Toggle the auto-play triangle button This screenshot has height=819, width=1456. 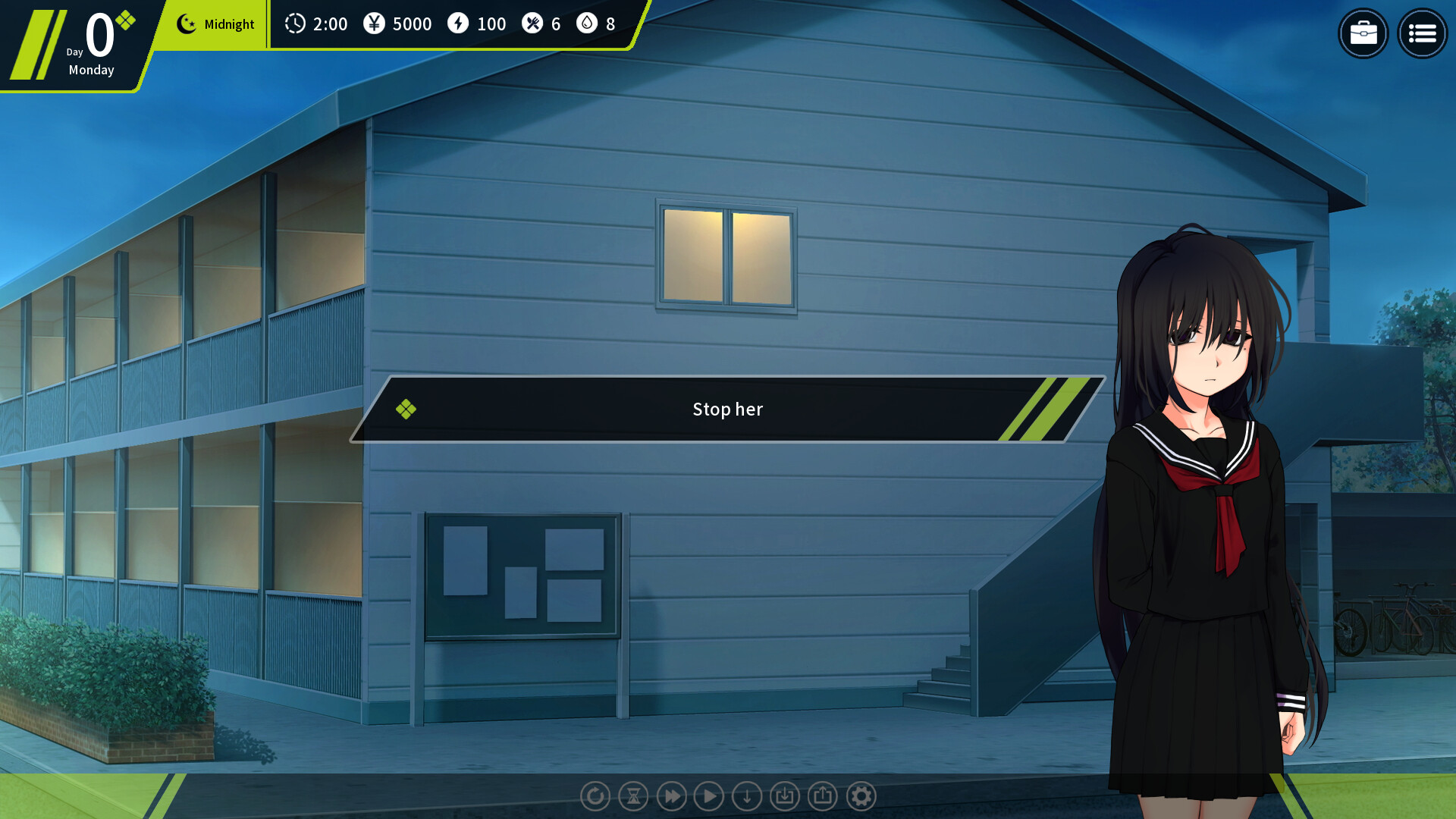tap(709, 796)
